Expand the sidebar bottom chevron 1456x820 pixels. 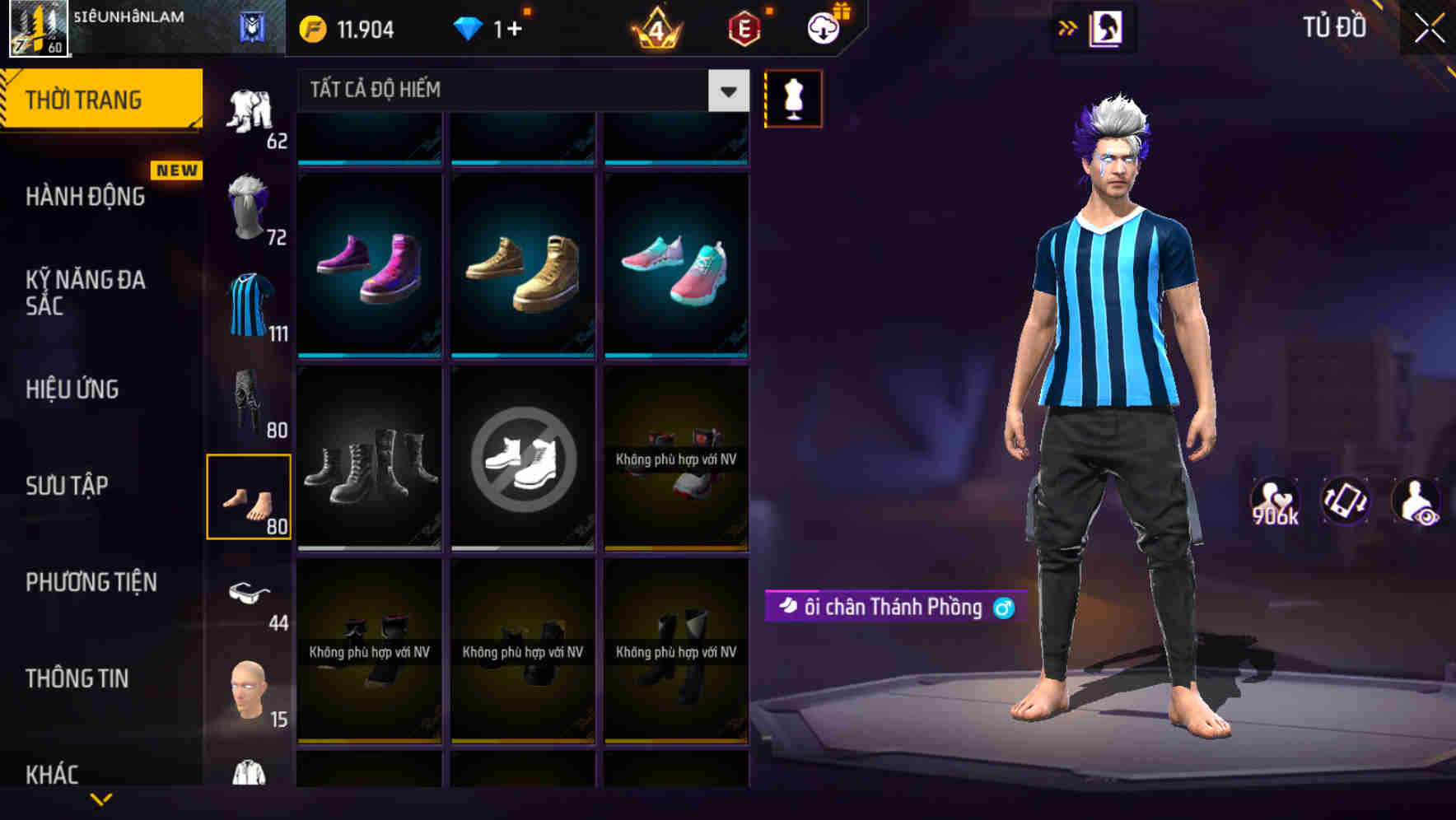point(101,800)
